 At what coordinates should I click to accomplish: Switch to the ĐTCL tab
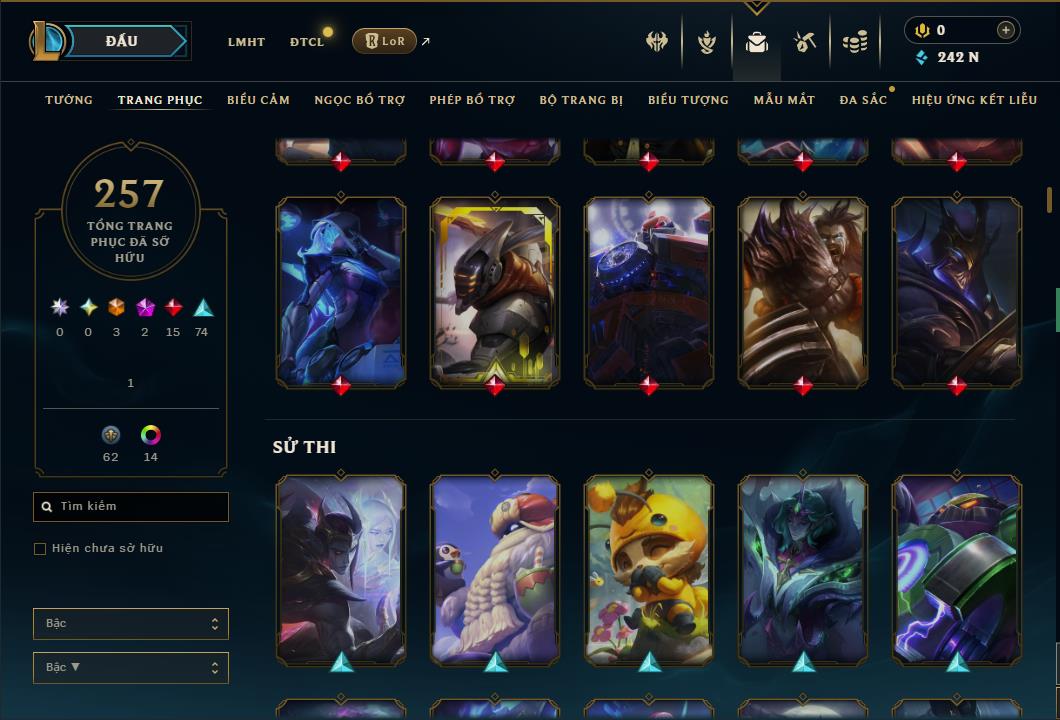(307, 42)
